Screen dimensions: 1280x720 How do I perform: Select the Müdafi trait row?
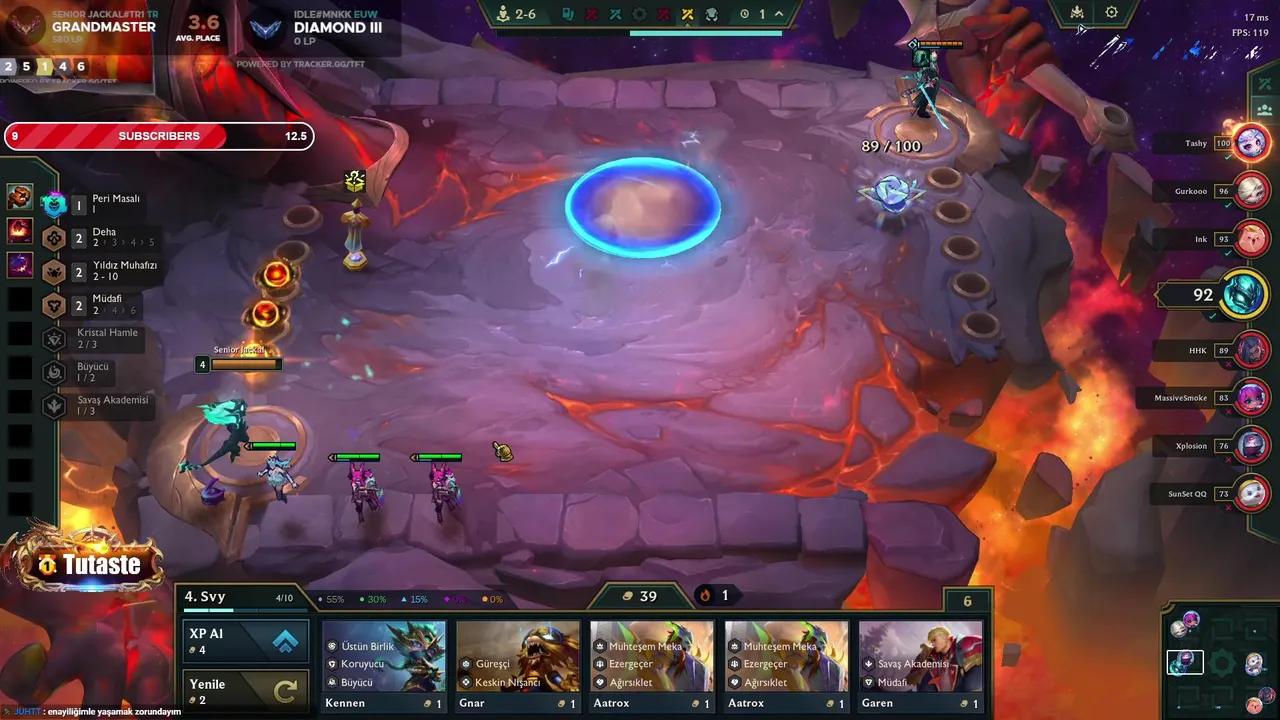click(95, 304)
